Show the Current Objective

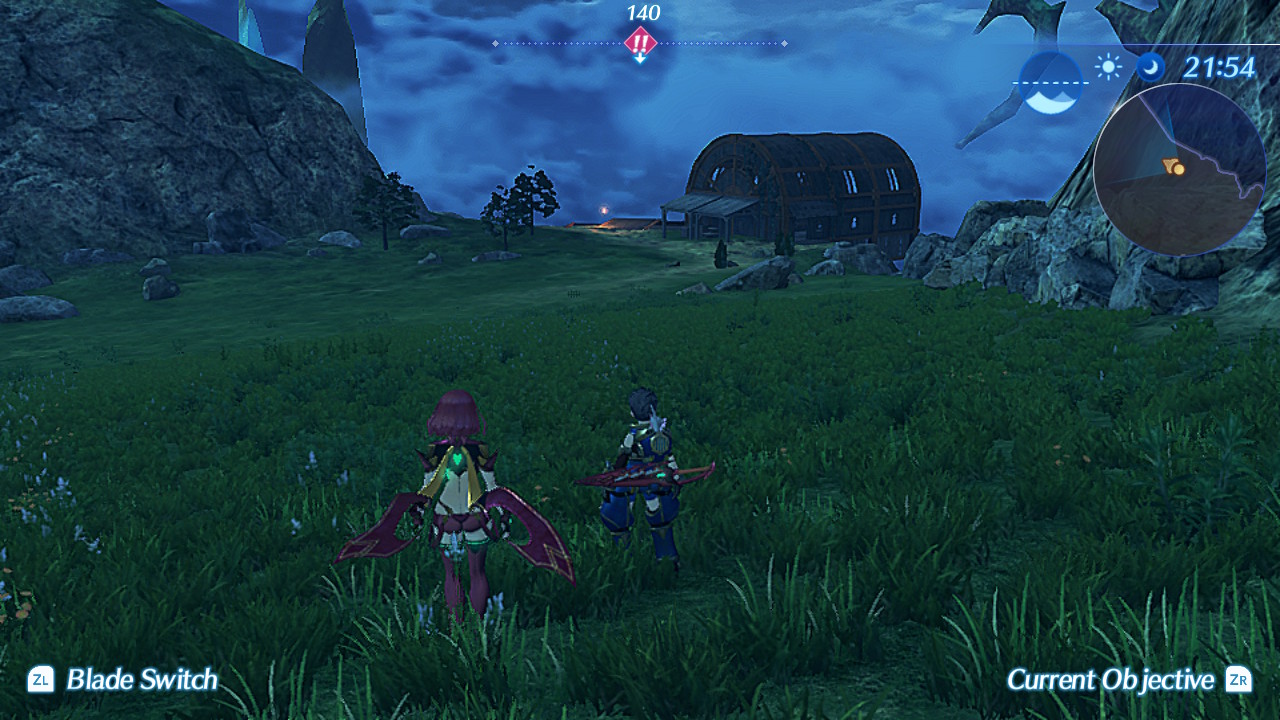click(x=1127, y=680)
